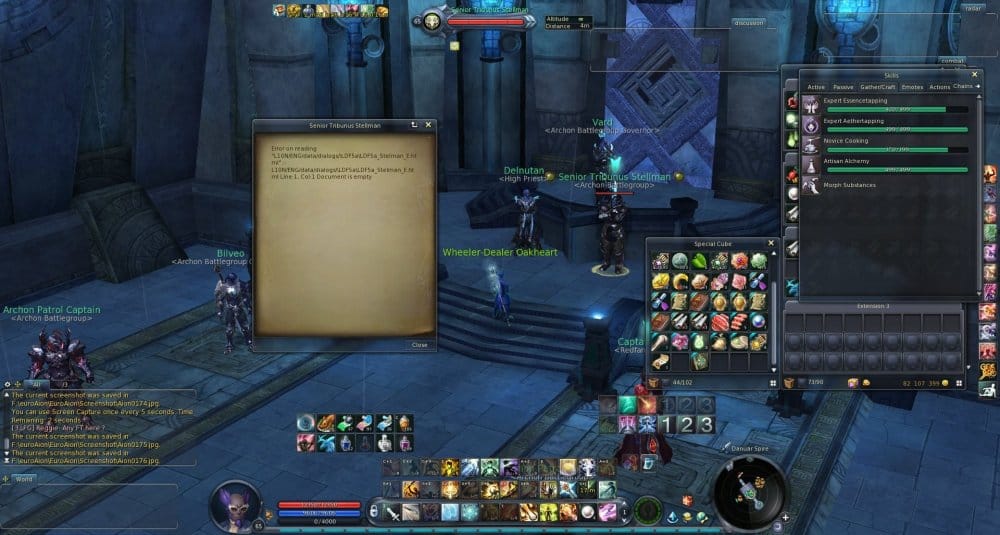Show the Emotes tab

pos(911,87)
